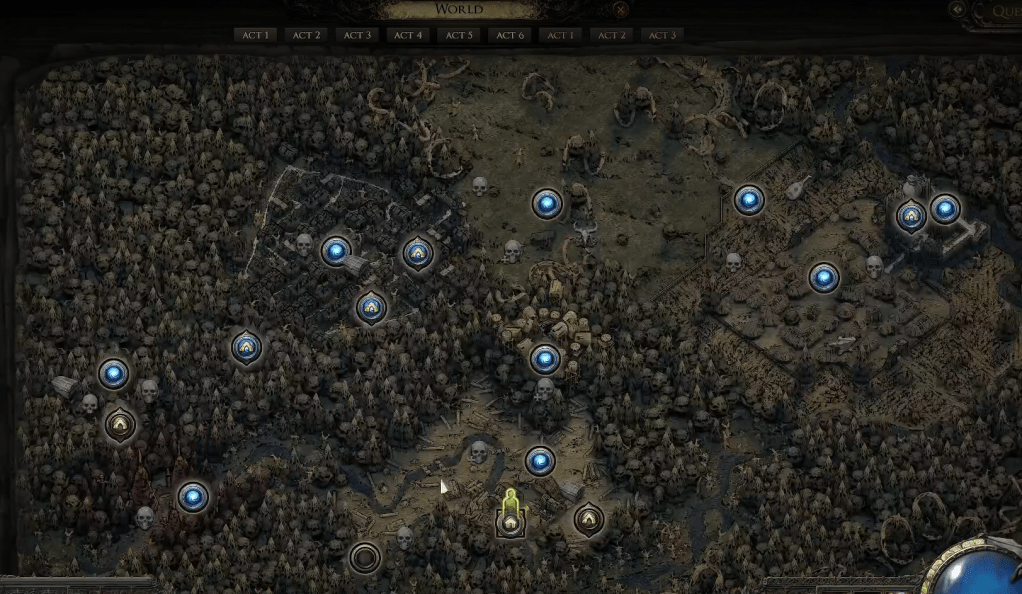Select the map node with green character marker
Screen dimensions: 1022x594
pos(511,520)
